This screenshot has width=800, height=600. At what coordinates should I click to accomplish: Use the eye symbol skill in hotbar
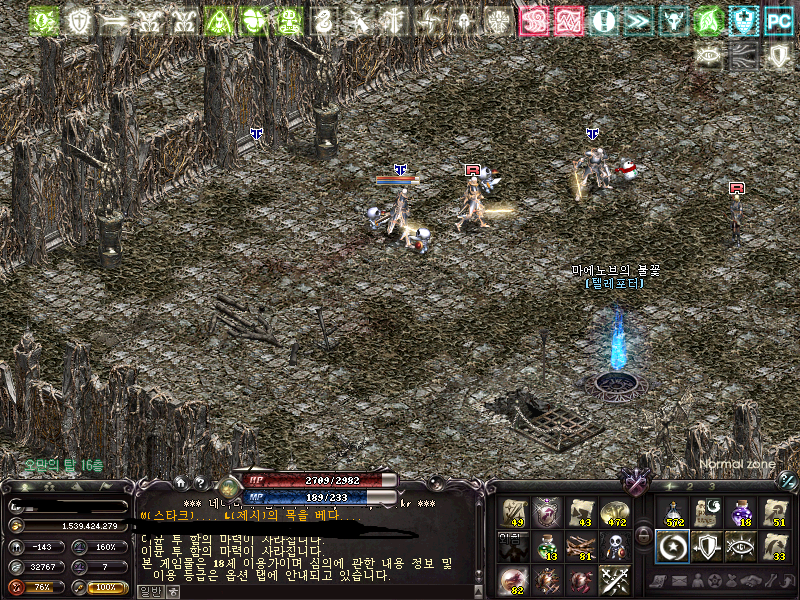740,546
